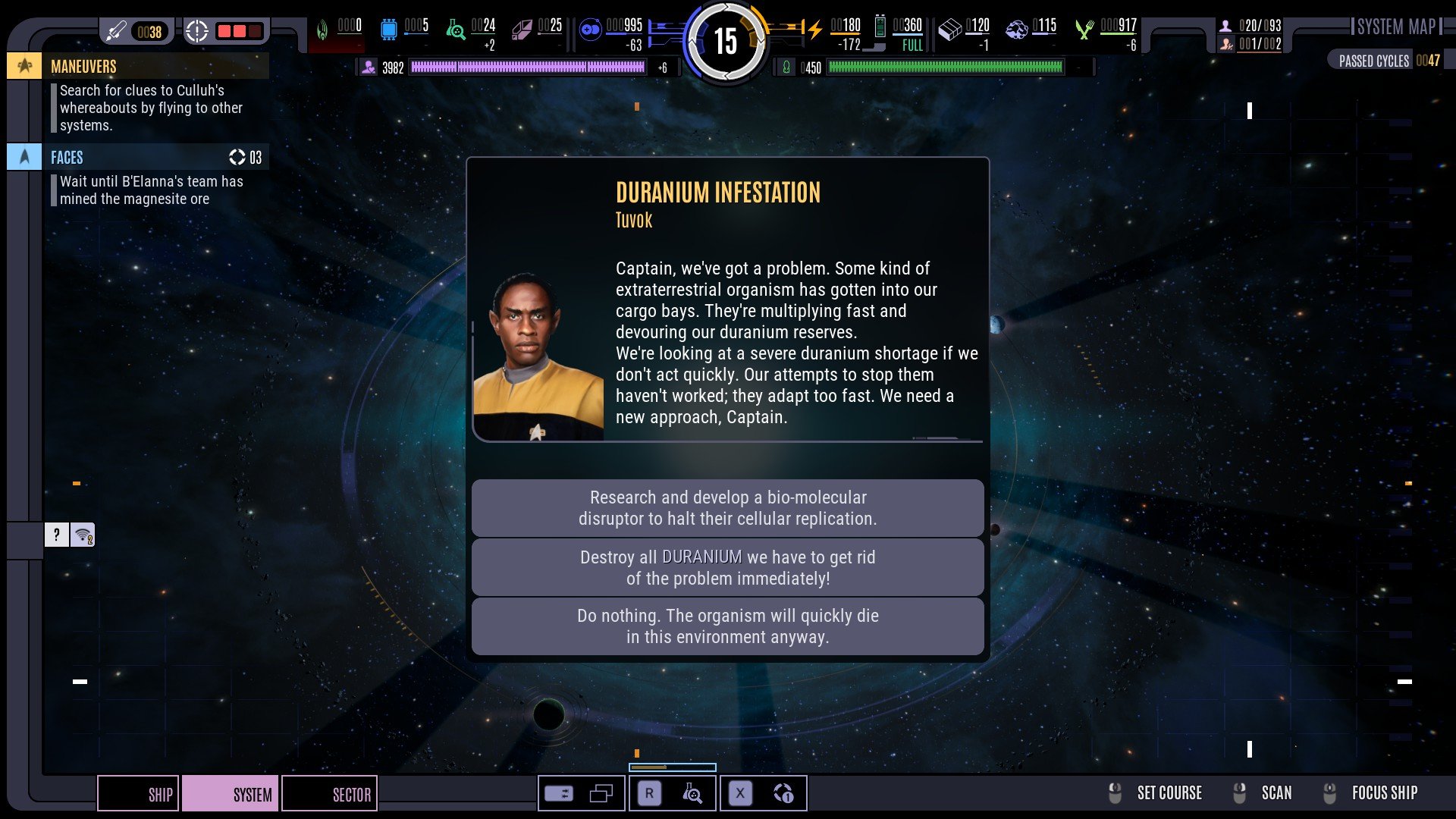Click the cycle icon with number 1
Viewport: 1456px width, 819px height.
click(x=783, y=794)
